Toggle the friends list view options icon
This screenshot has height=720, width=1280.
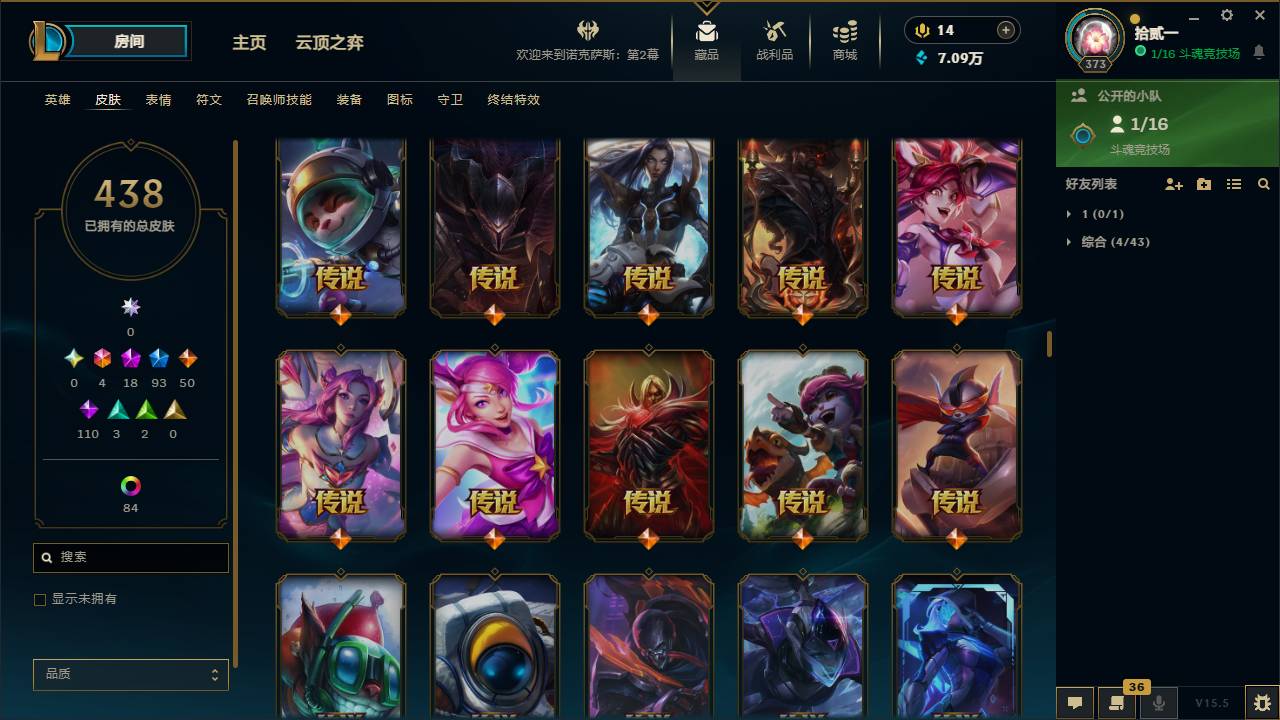pos(1234,184)
